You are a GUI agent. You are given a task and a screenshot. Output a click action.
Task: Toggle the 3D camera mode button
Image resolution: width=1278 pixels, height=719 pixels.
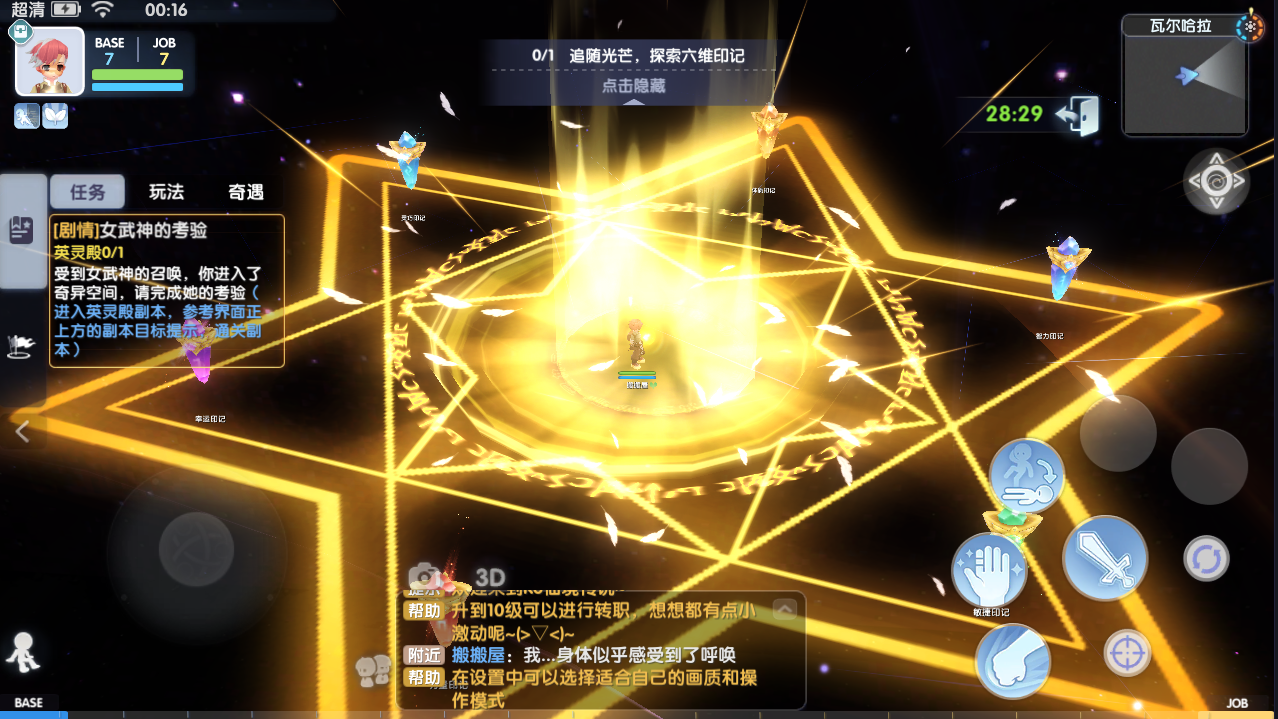click(x=490, y=577)
